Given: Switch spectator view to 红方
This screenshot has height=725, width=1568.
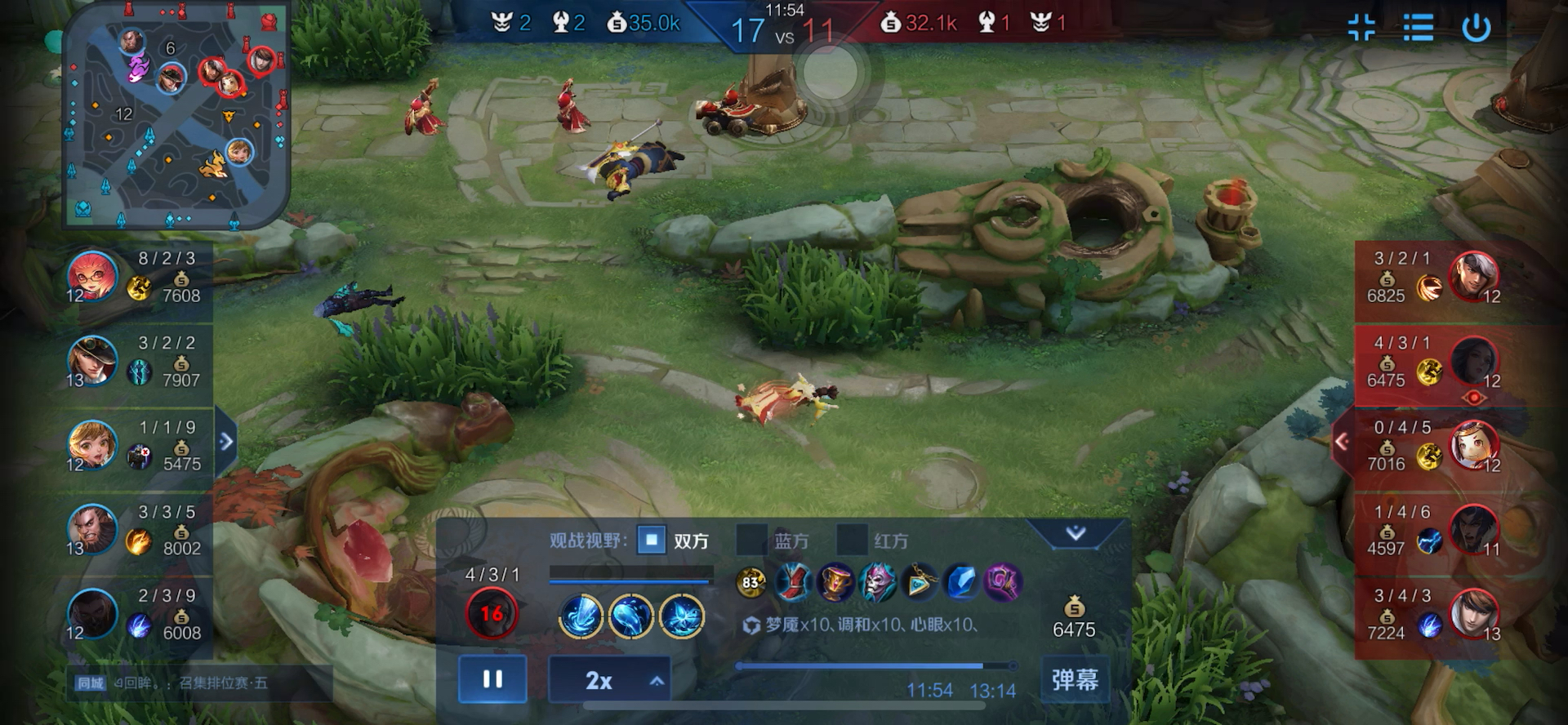Looking at the screenshot, I should coord(852,540).
